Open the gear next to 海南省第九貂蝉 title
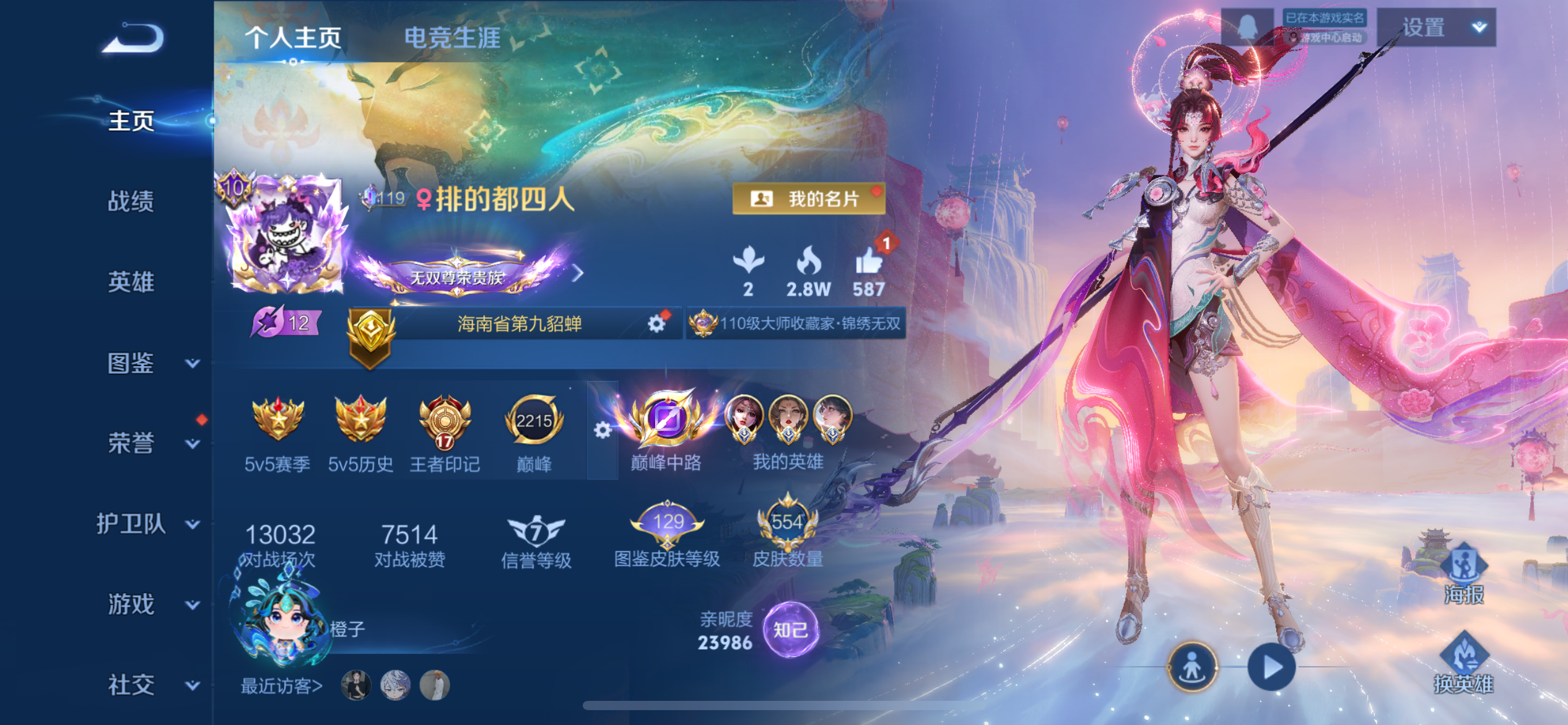 656,323
